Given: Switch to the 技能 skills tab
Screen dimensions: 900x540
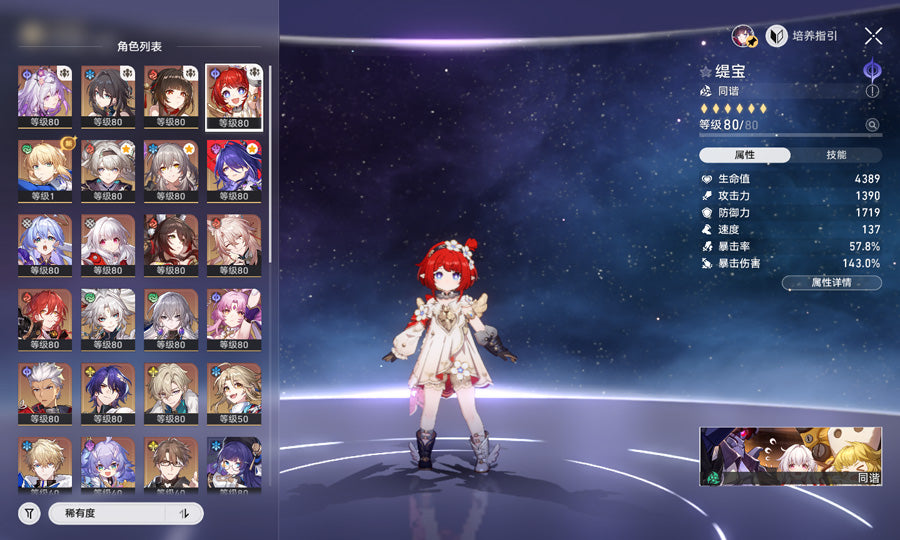Looking at the screenshot, I should coord(836,155).
